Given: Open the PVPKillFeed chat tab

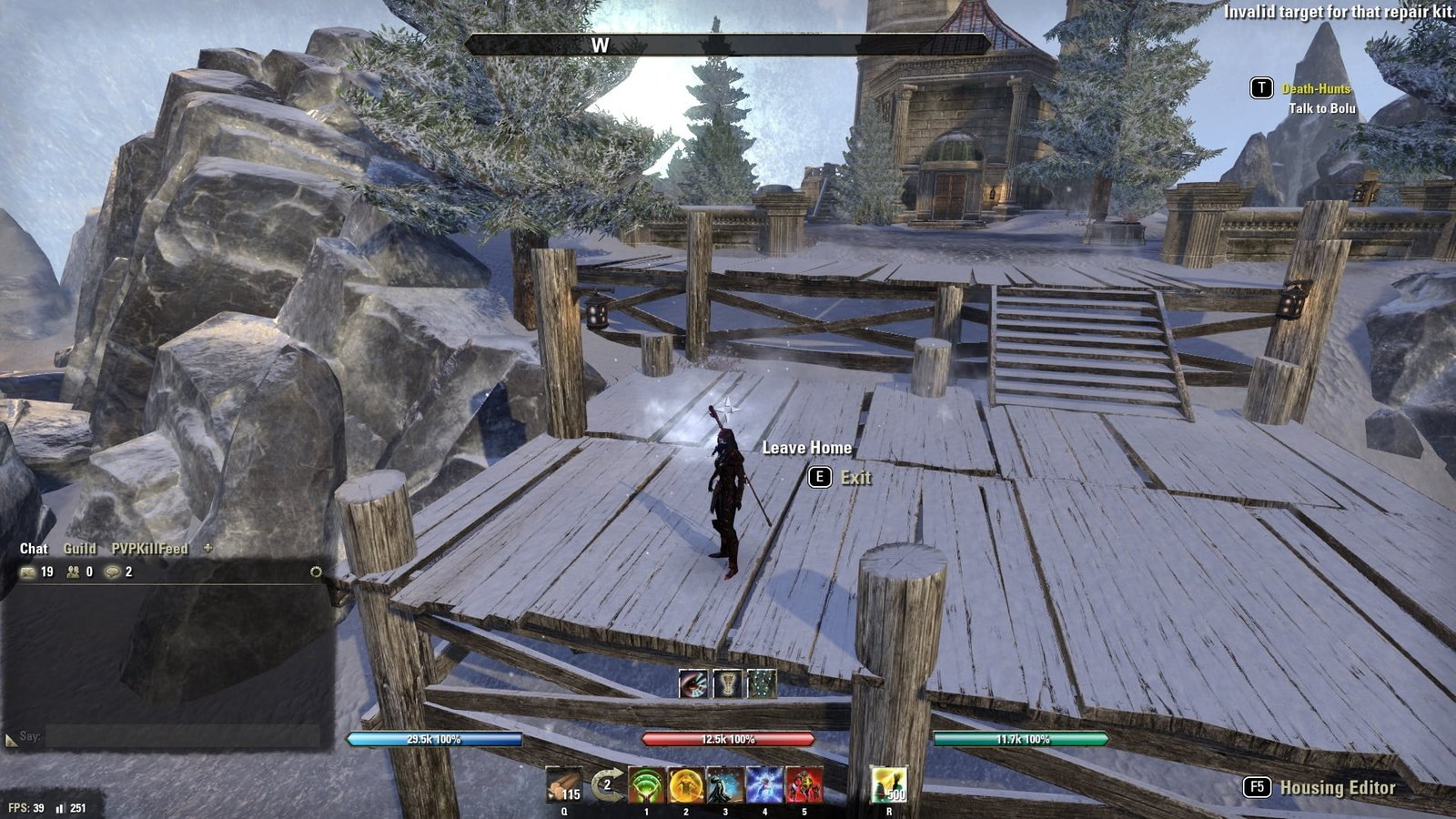Looking at the screenshot, I should tap(149, 549).
